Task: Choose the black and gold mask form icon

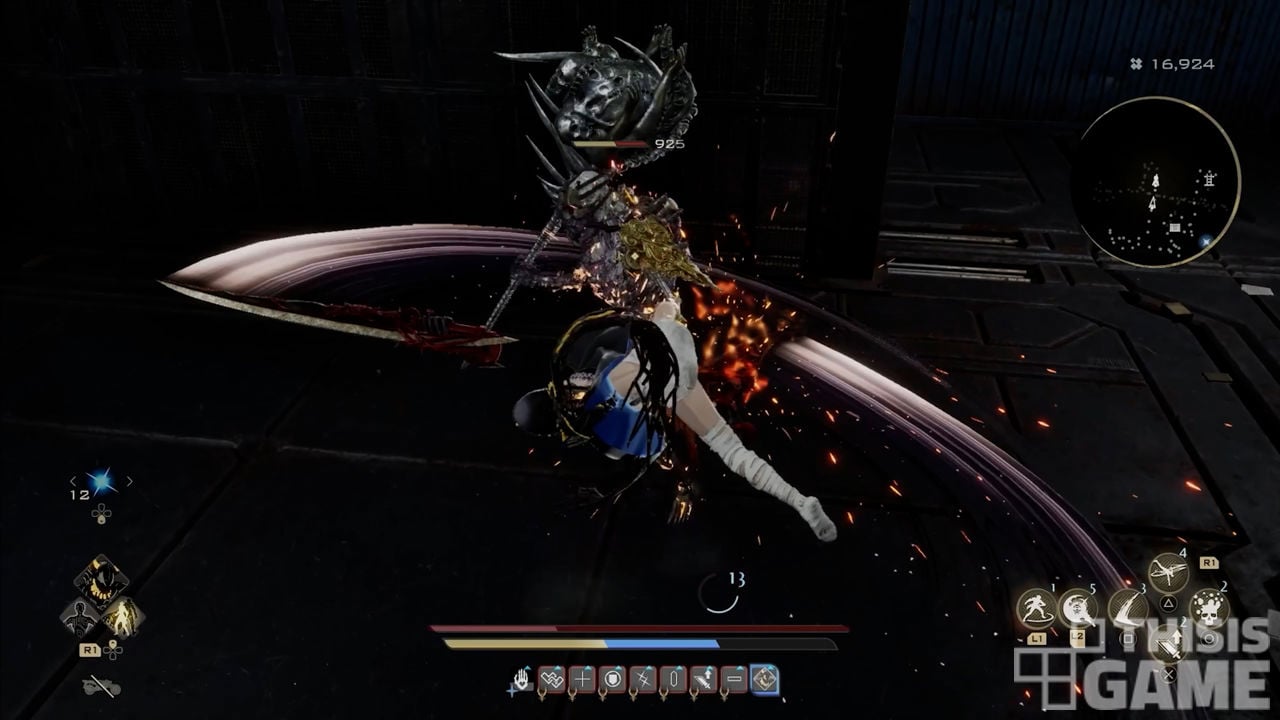Action: pos(101,580)
